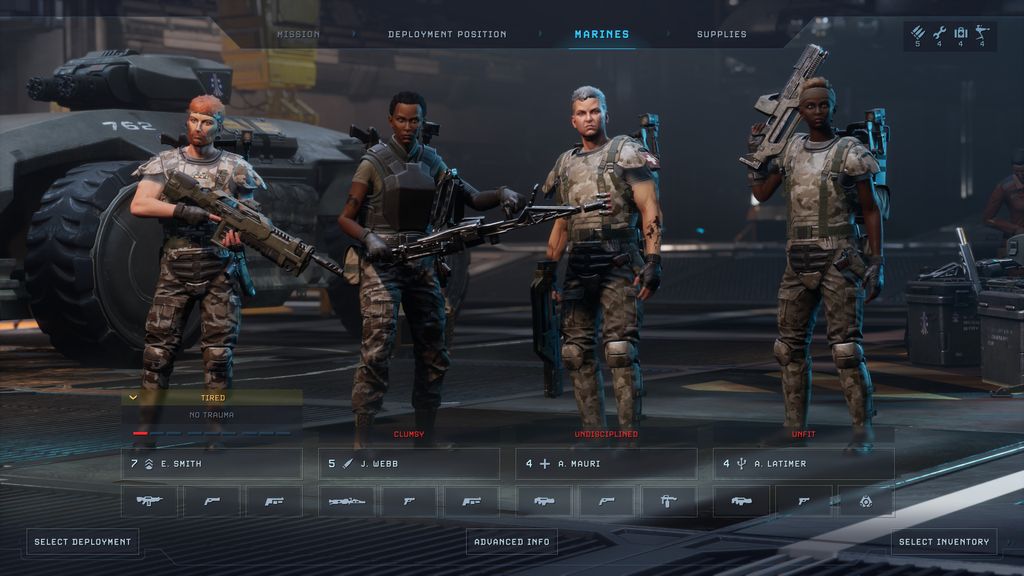Go to the Supplies tab
This screenshot has width=1024, height=576.
722,34
